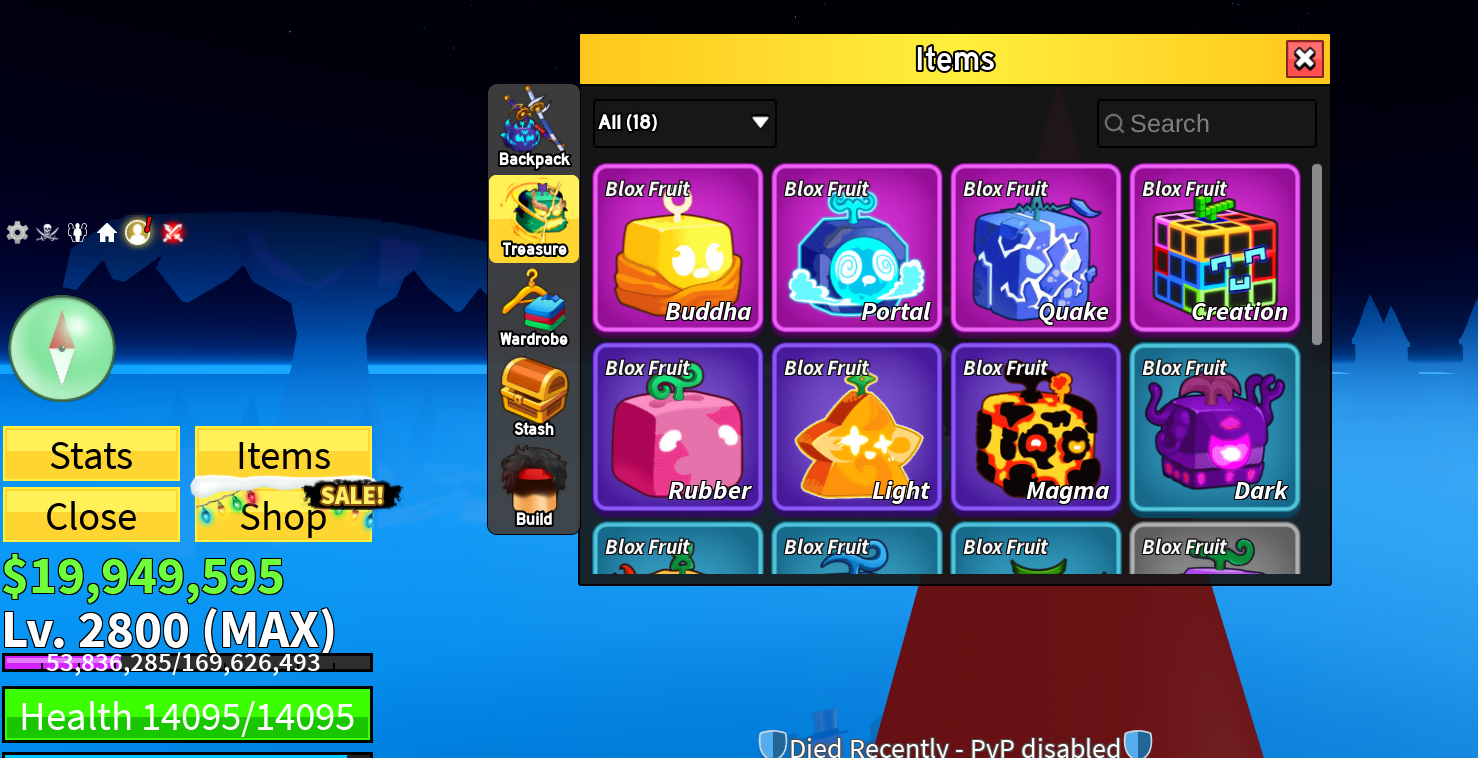This screenshot has height=758, width=1478.
Task: Click your player profile avatar icon
Action: pos(139,232)
